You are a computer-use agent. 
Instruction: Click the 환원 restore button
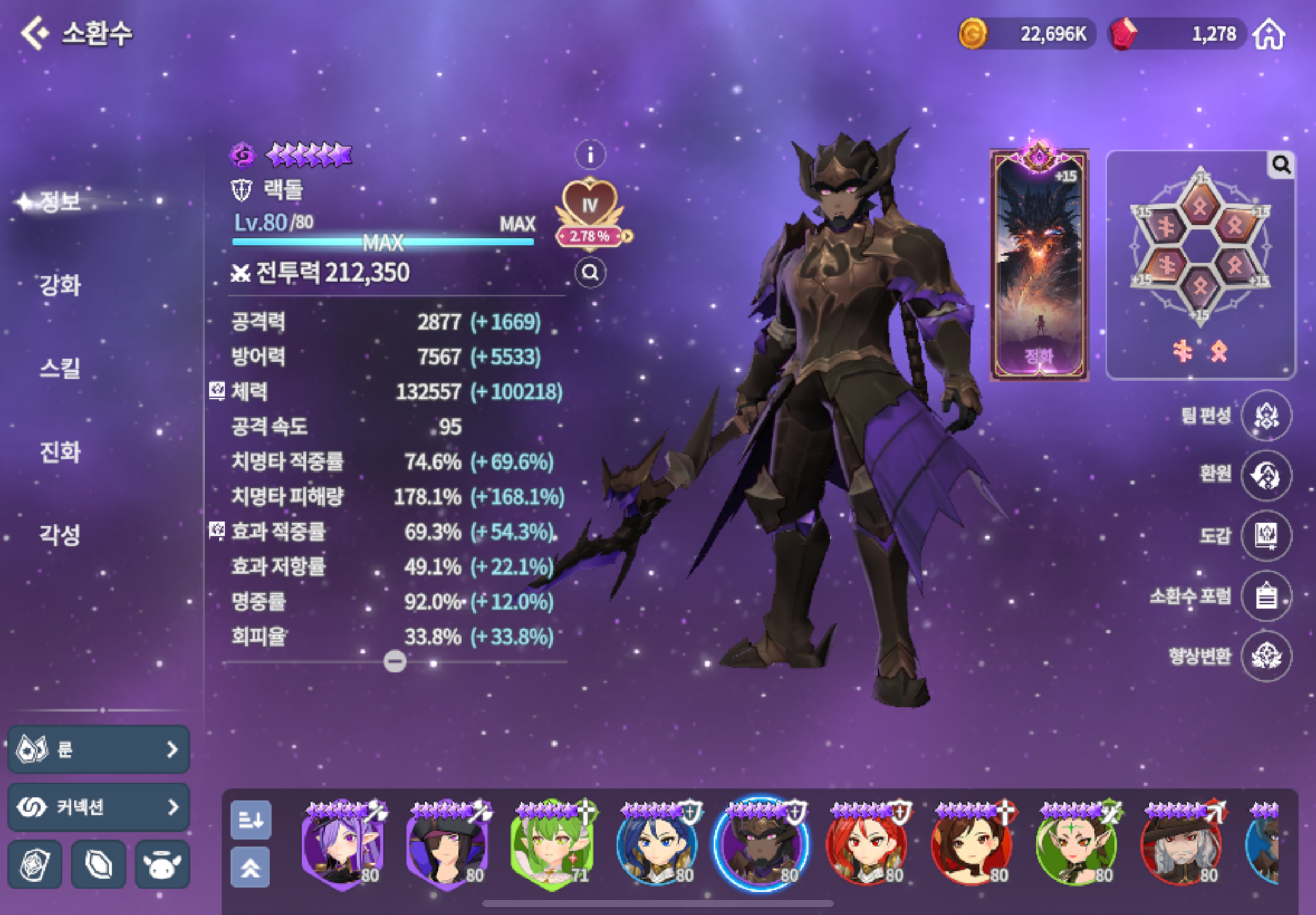pyautogui.click(x=1266, y=476)
